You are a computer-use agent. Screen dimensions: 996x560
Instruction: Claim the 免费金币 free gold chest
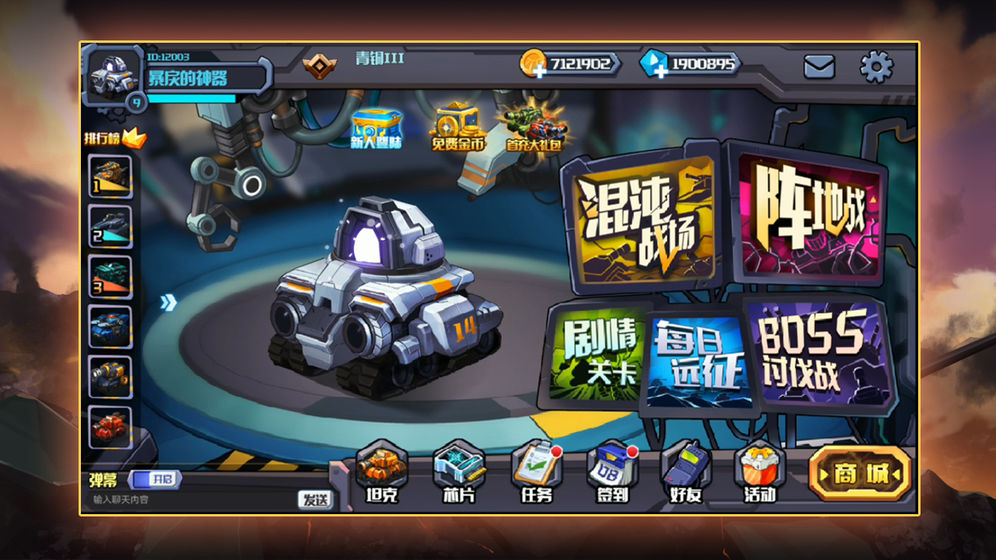[457, 126]
